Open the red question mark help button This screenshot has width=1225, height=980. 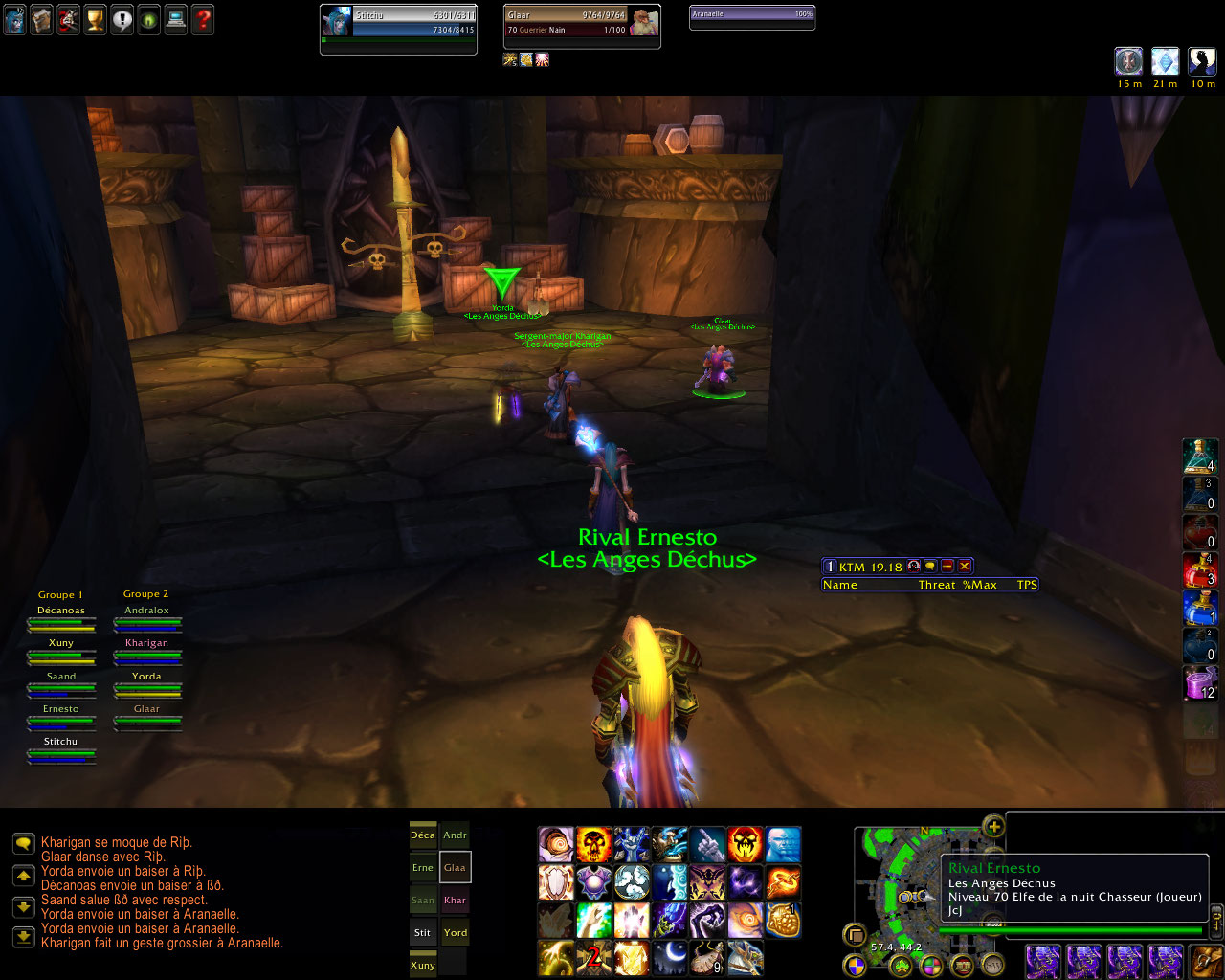coord(203,20)
